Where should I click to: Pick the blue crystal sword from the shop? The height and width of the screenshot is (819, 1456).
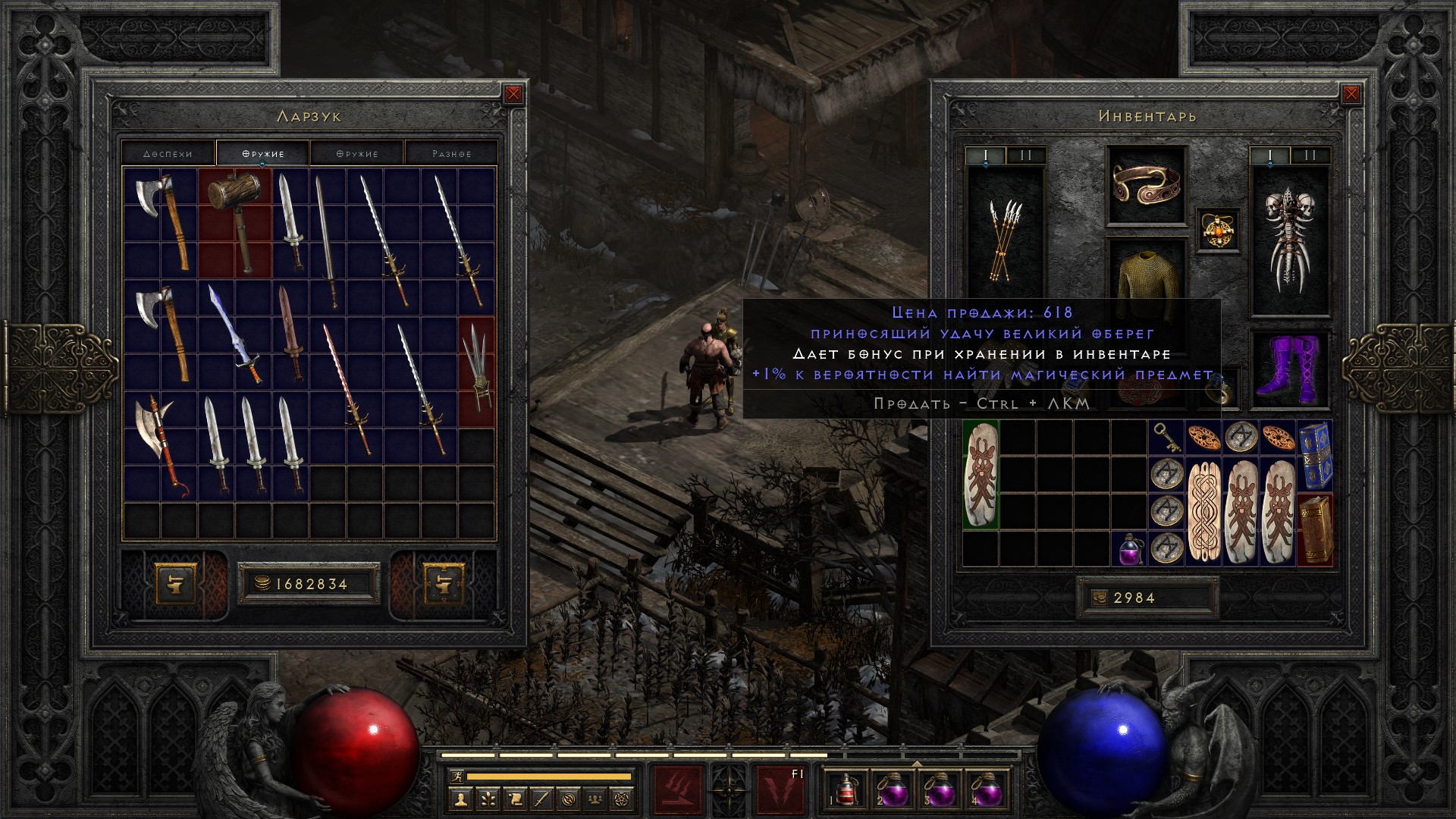tap(235, 334)
